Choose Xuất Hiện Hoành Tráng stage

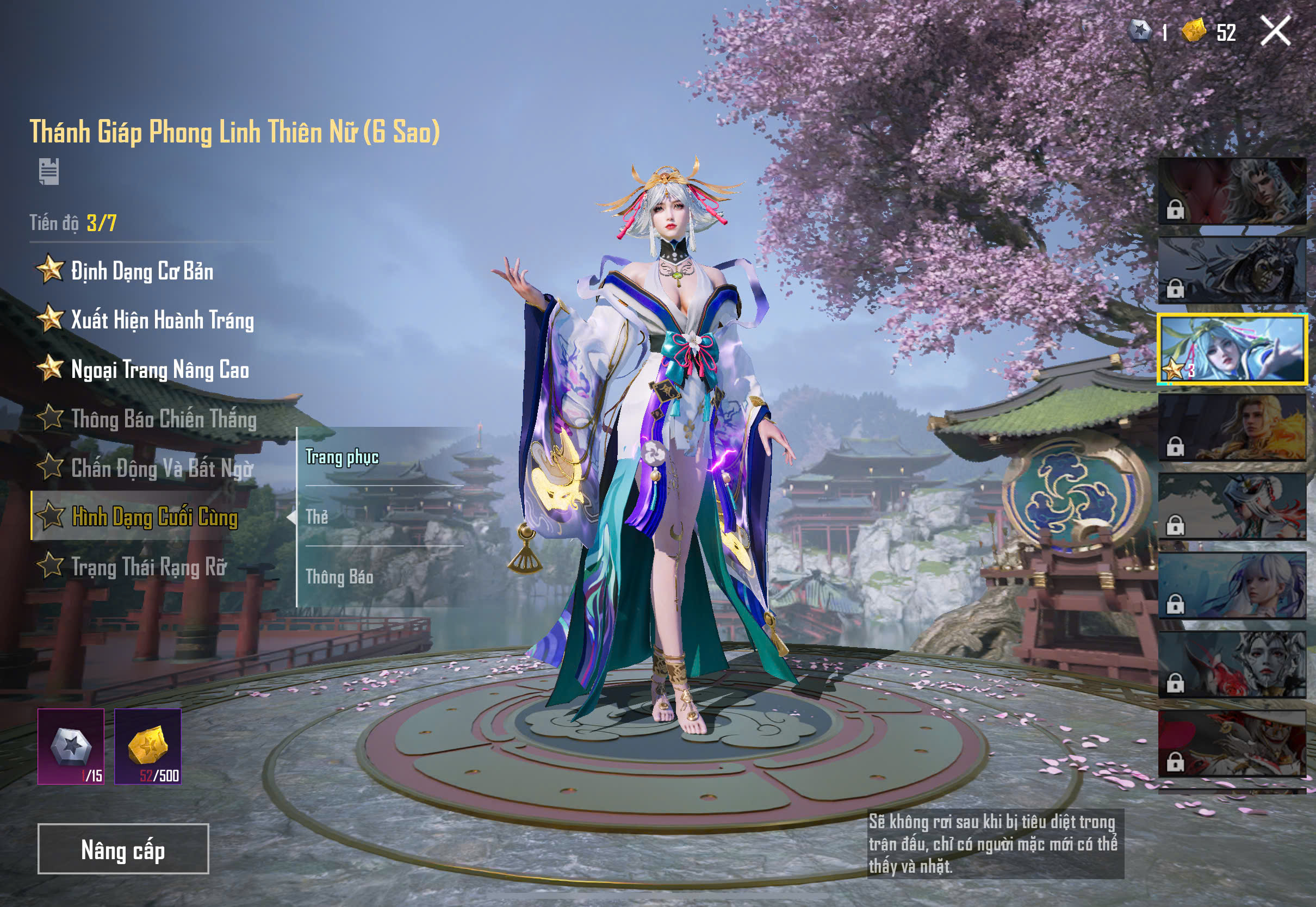pos(162,320)
